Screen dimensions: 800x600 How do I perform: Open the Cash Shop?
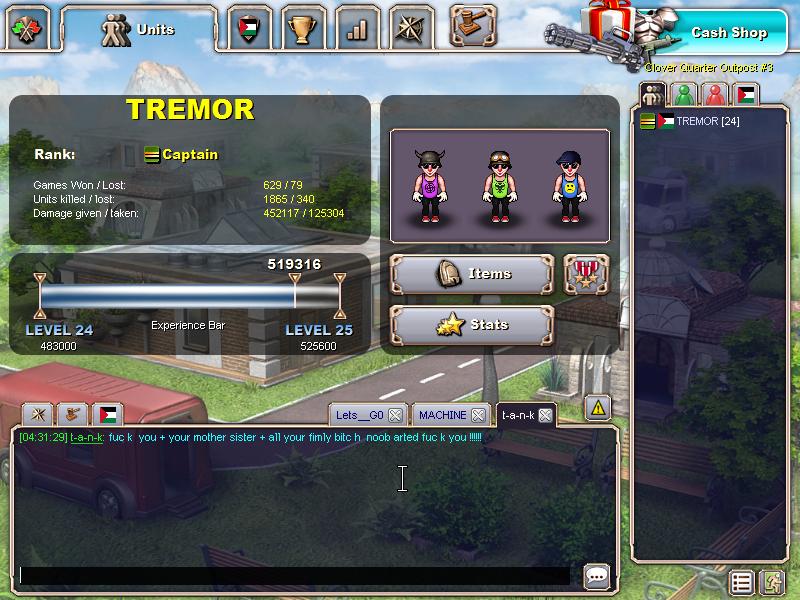tap(728, 32)
